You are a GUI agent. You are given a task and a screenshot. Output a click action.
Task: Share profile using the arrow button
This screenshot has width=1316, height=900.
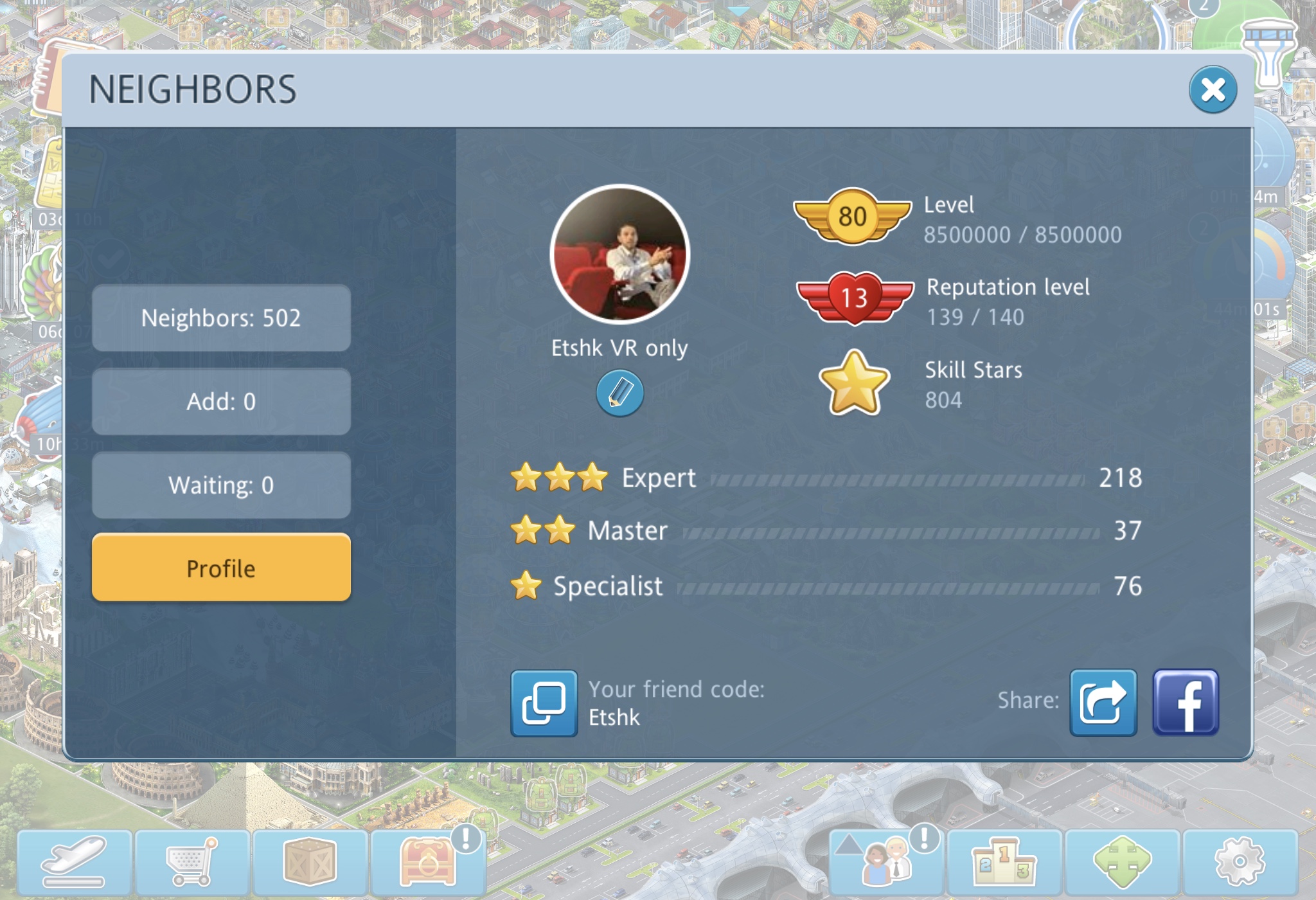(x=1103, y=703)
